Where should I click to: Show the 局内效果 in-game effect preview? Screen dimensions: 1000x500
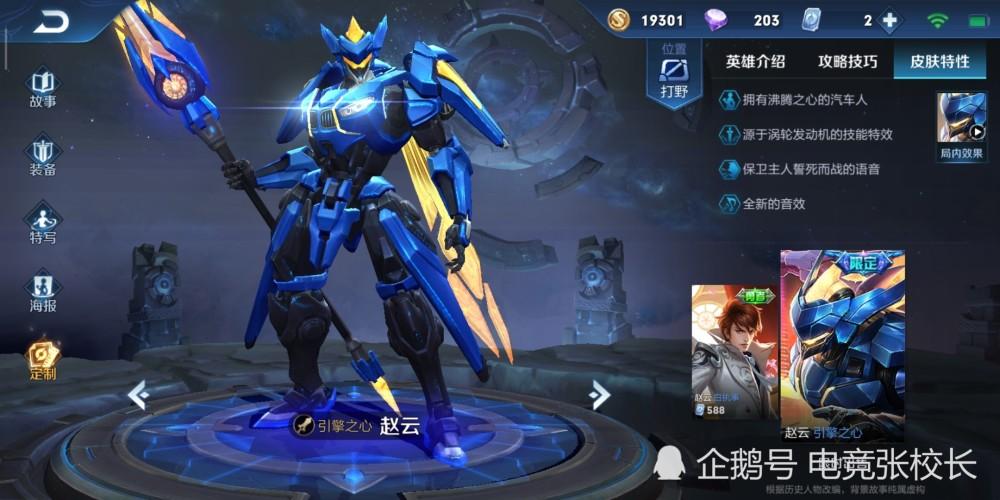[961, 125]
